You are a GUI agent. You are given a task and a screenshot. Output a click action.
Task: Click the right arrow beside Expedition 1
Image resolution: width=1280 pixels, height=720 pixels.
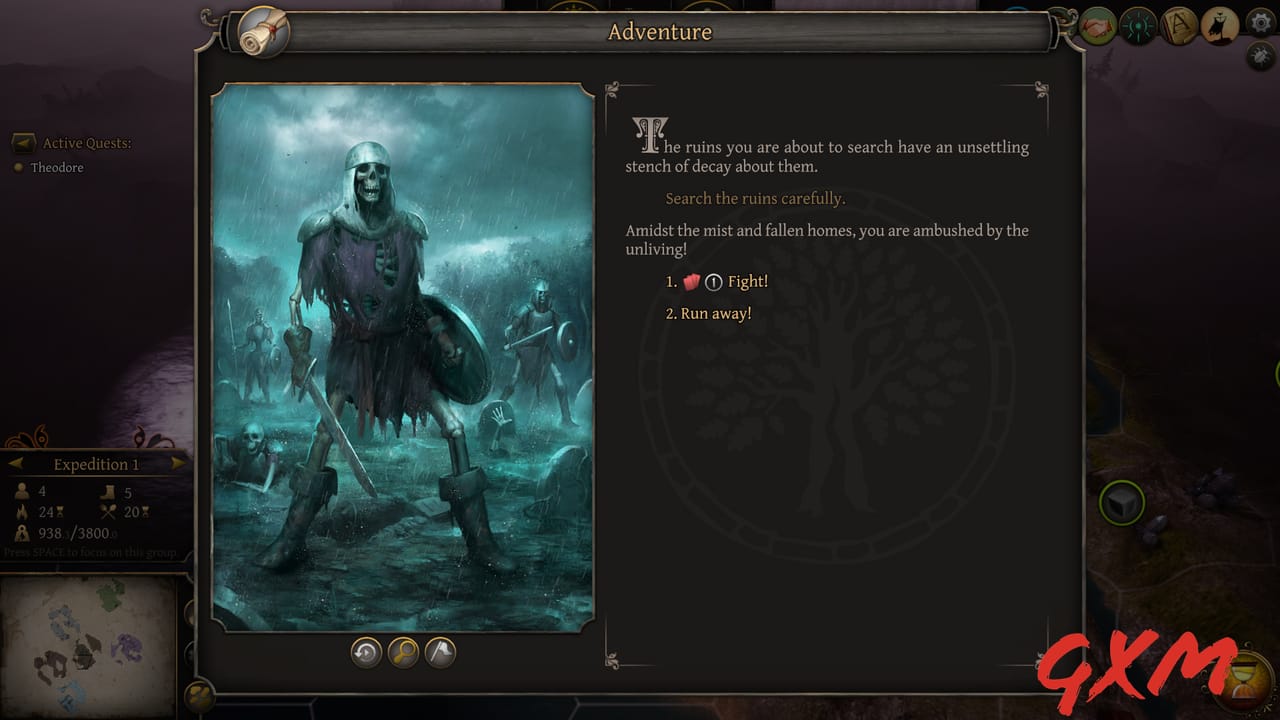[179, 463]
